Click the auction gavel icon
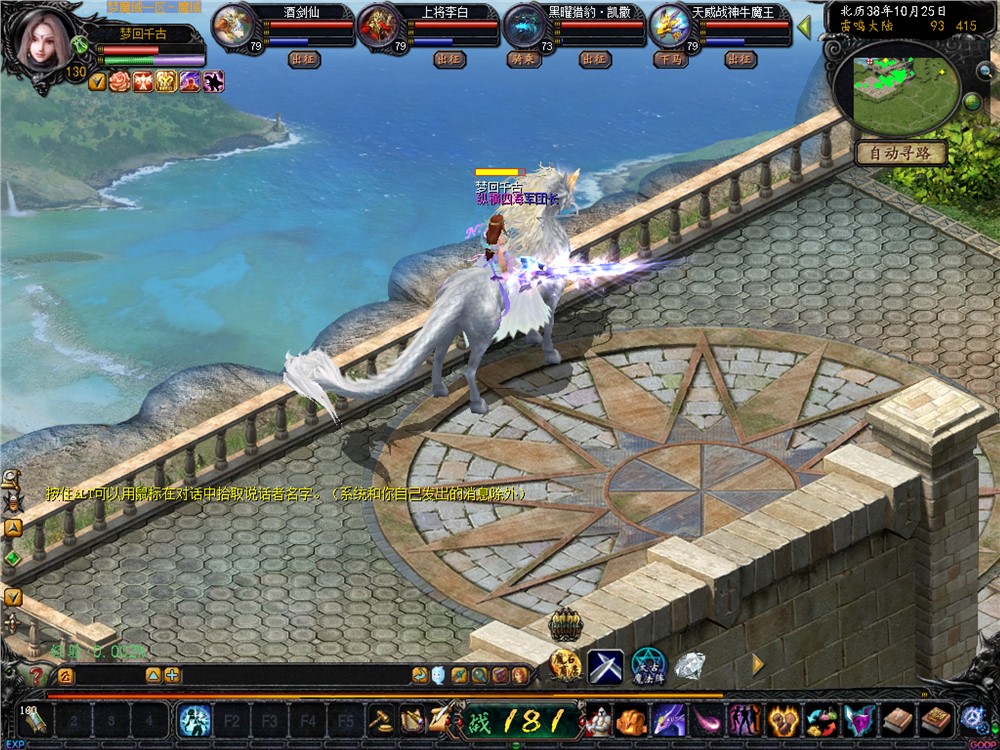1000x750 pixels. pos(380,719)
